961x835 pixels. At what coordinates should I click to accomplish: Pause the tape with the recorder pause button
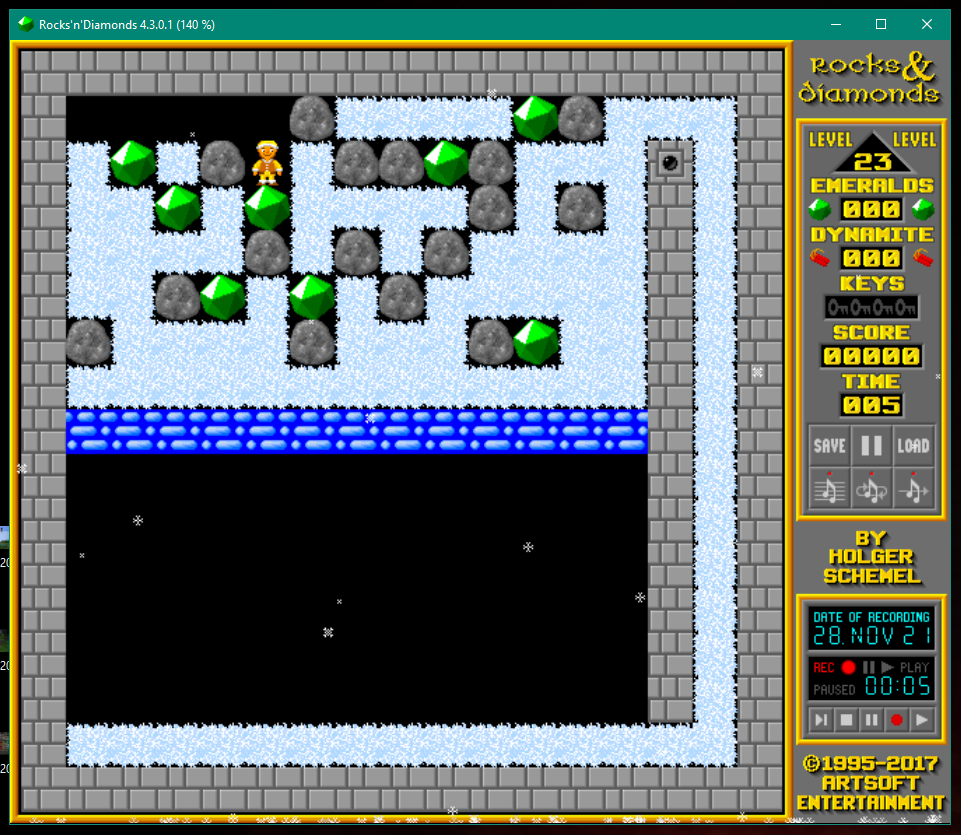coord(871,719)
